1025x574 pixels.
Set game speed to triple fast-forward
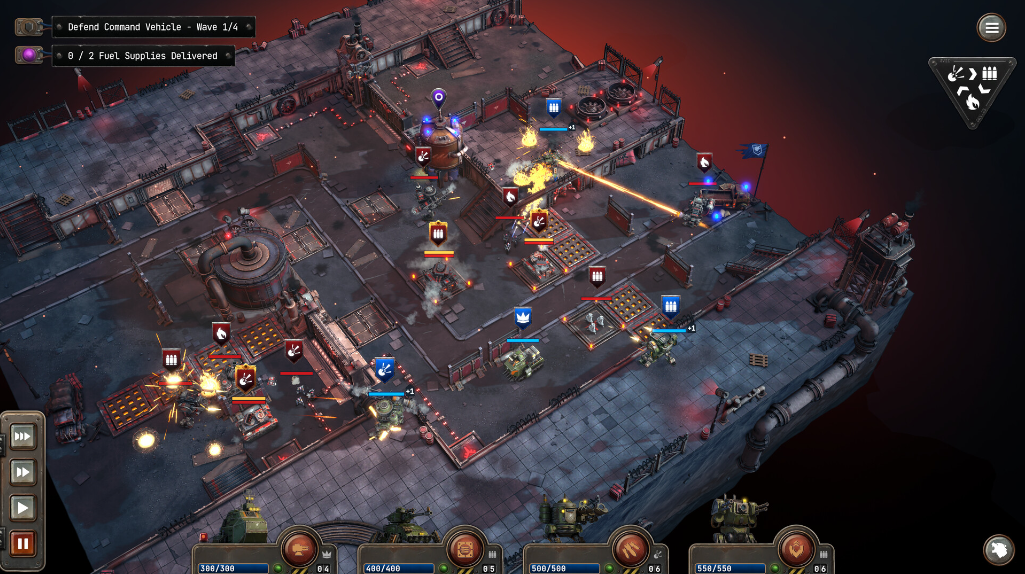(x=22, y=436)
